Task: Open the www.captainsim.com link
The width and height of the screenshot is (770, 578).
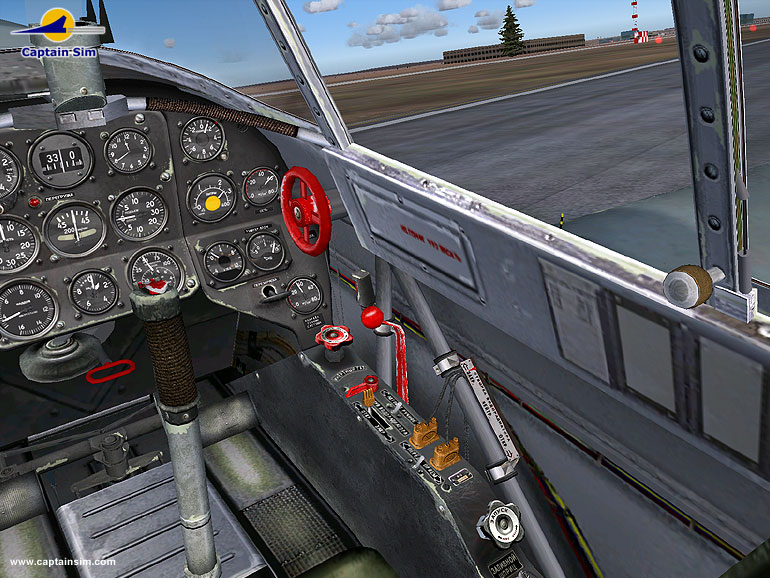Action: pos(62,562)
